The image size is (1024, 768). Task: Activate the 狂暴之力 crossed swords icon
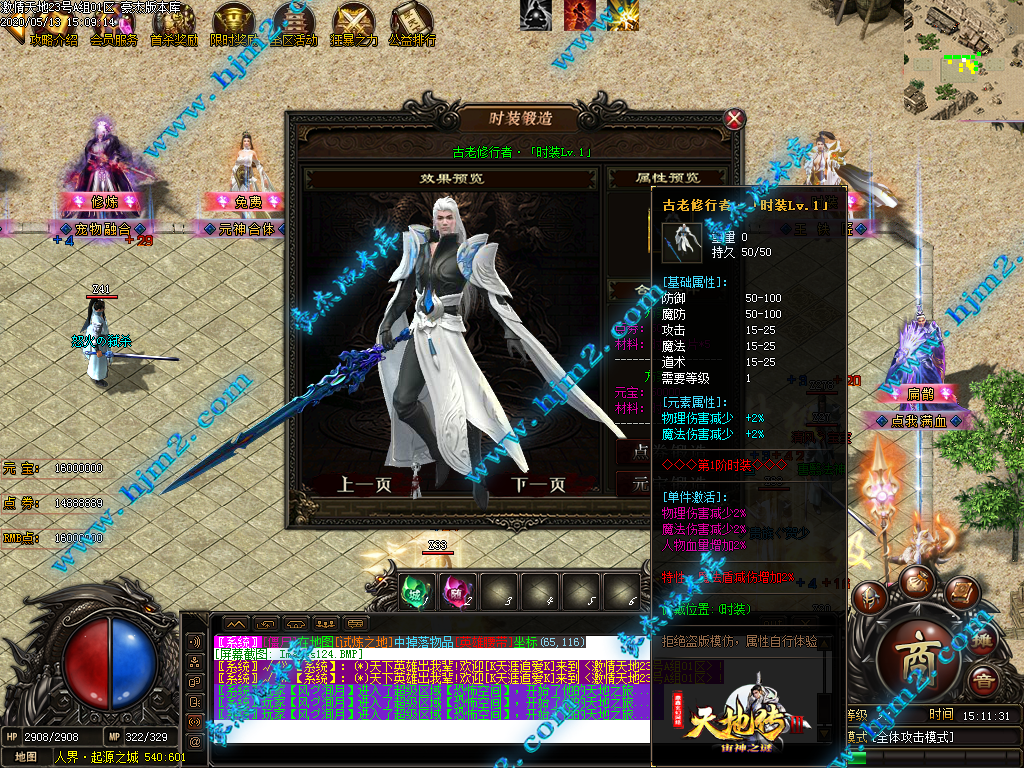pyautogui.click(x=354, y=23)
